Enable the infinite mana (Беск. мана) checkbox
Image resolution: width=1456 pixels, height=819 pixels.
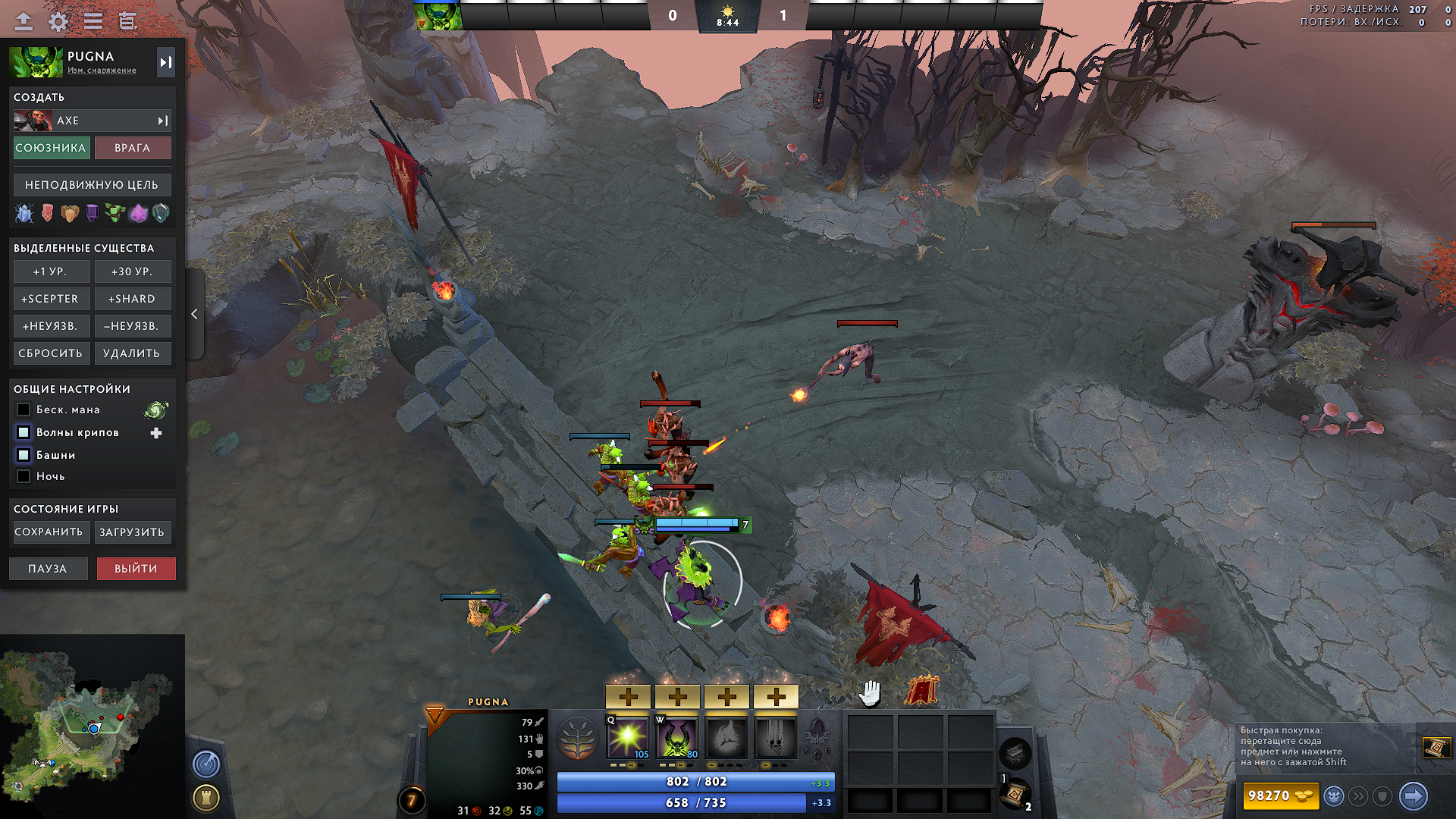pos(24,409)
